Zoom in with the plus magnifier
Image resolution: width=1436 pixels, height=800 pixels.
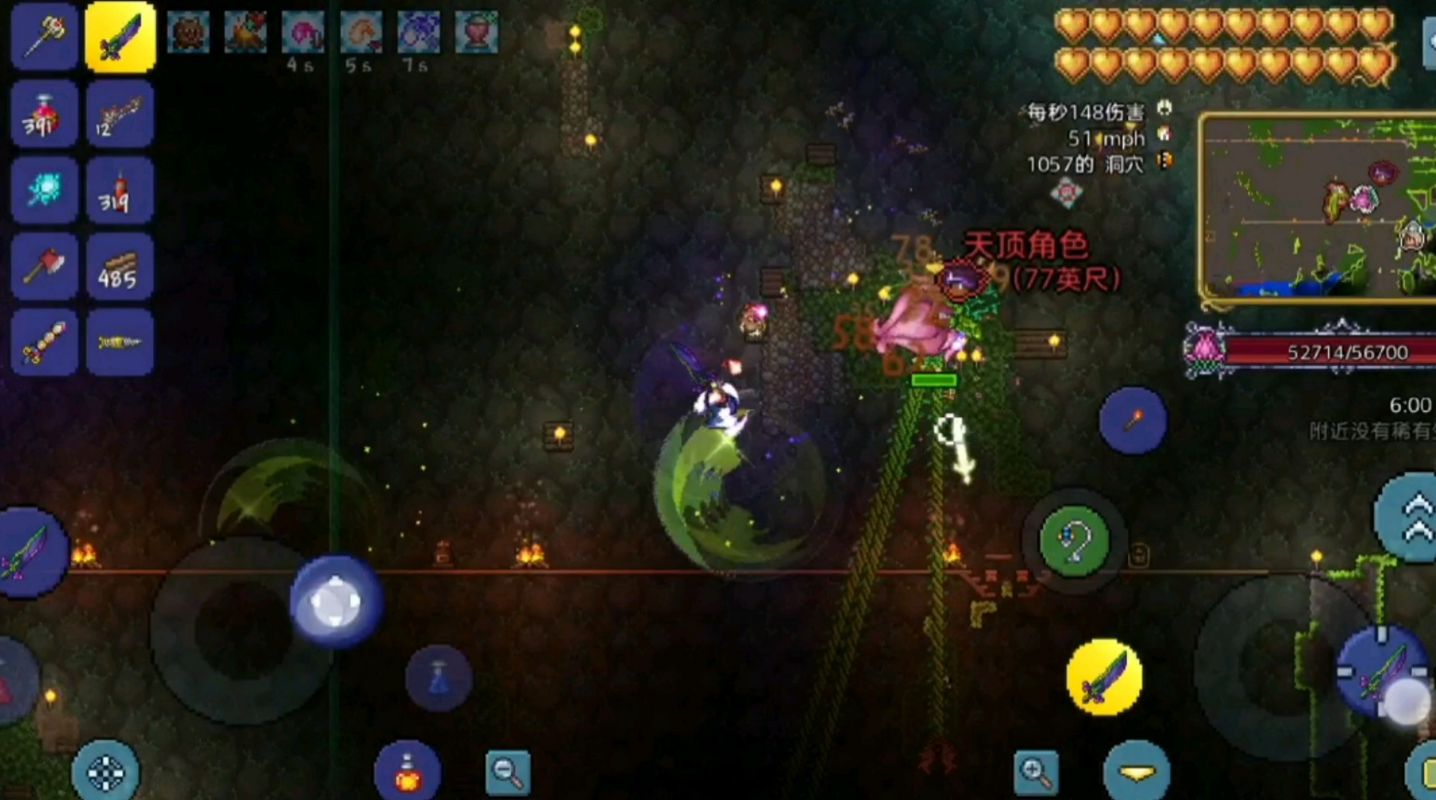(1036, 772)
